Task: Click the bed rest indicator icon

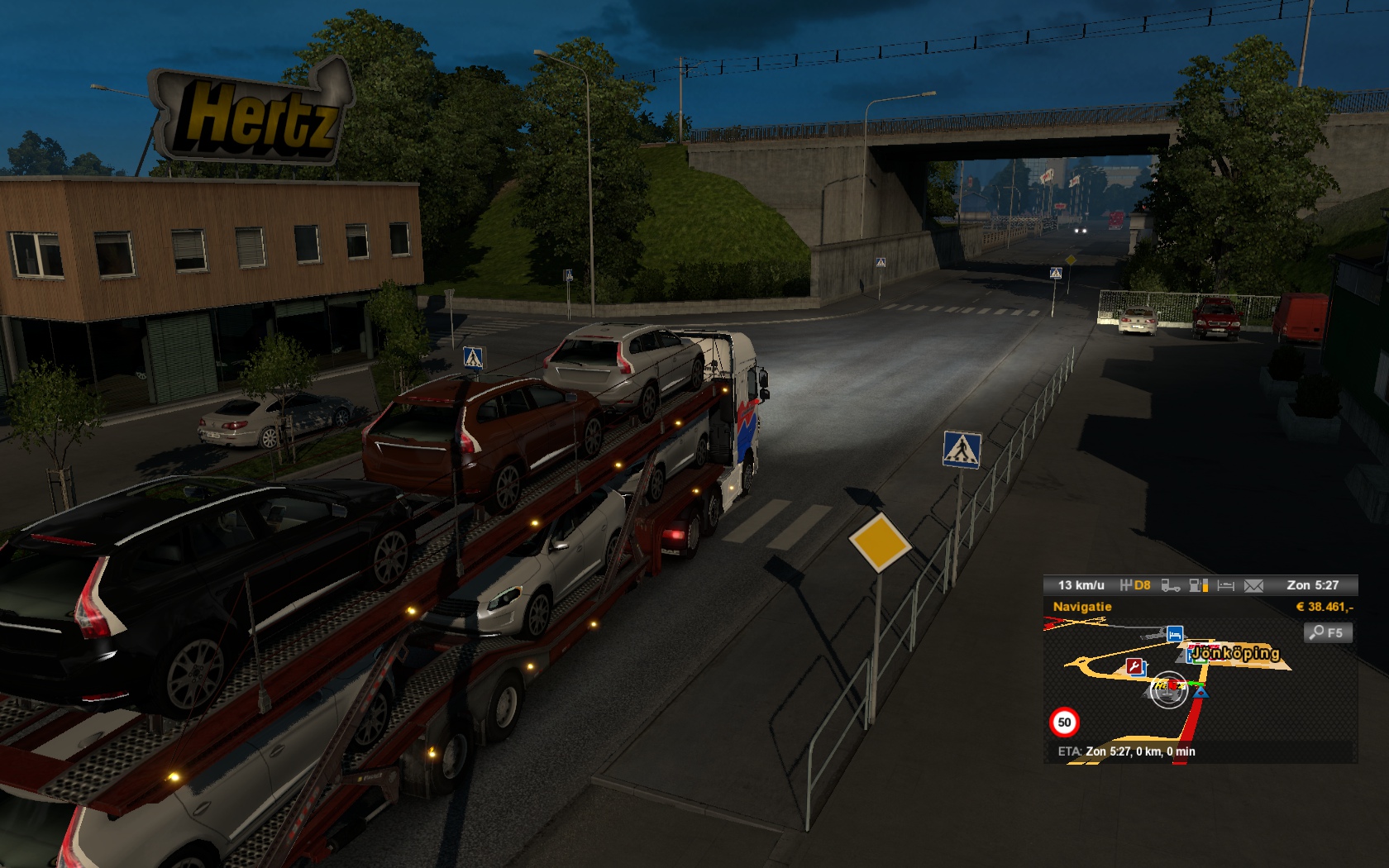Action: pos(1225,585)
